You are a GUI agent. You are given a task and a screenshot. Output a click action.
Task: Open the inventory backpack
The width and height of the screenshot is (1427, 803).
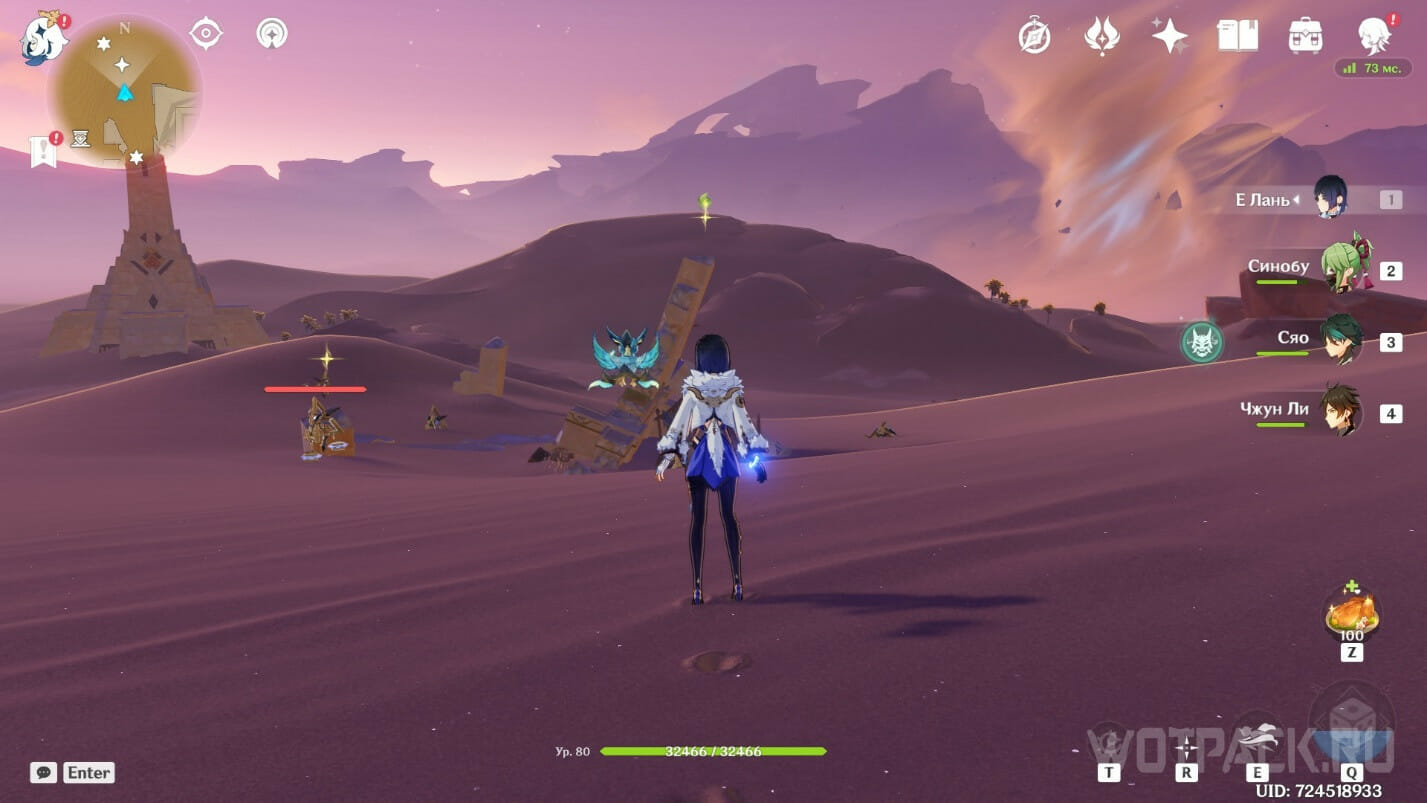[1305, 36]
